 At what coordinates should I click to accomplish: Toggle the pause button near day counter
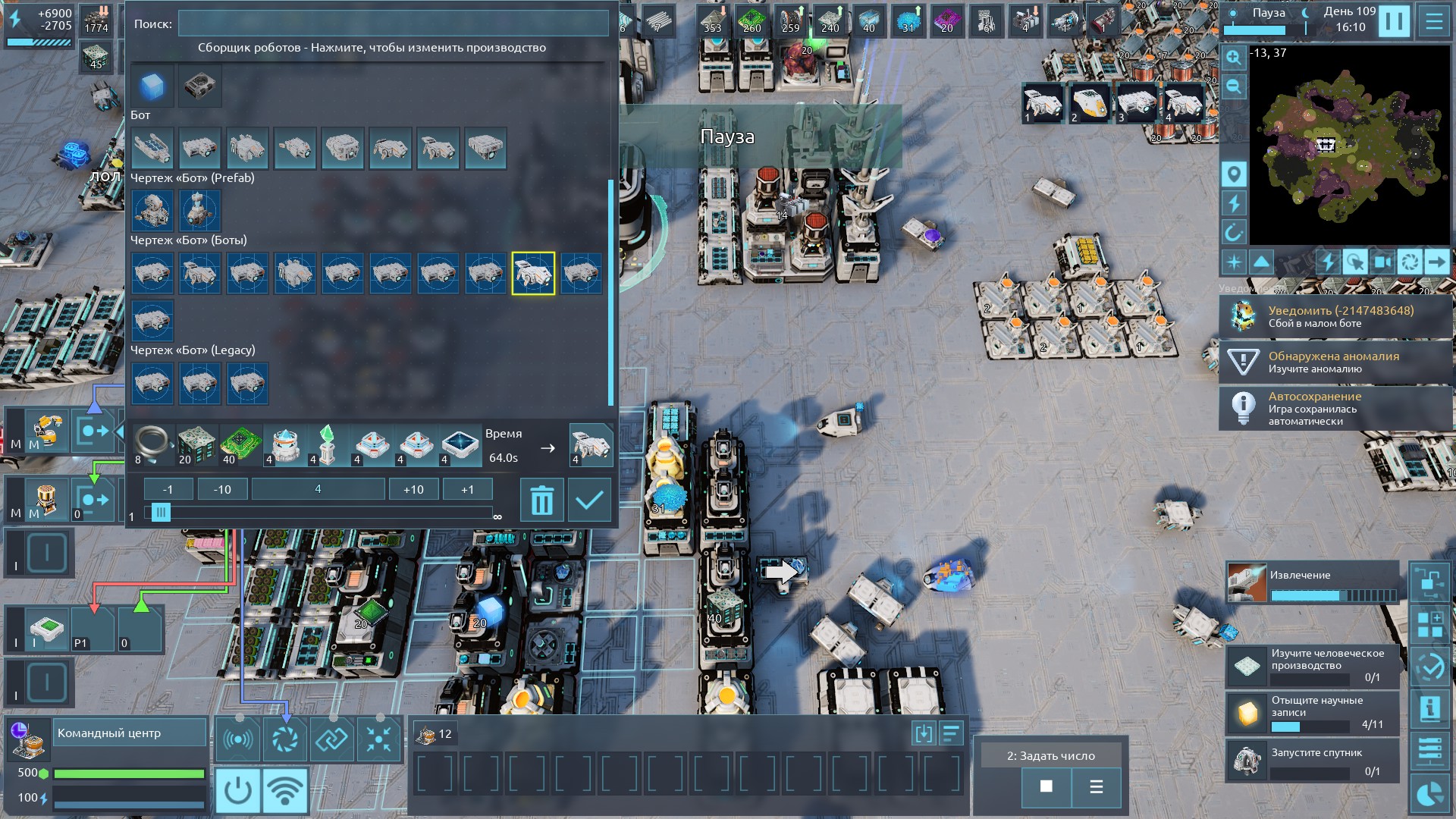(1394, 20)
